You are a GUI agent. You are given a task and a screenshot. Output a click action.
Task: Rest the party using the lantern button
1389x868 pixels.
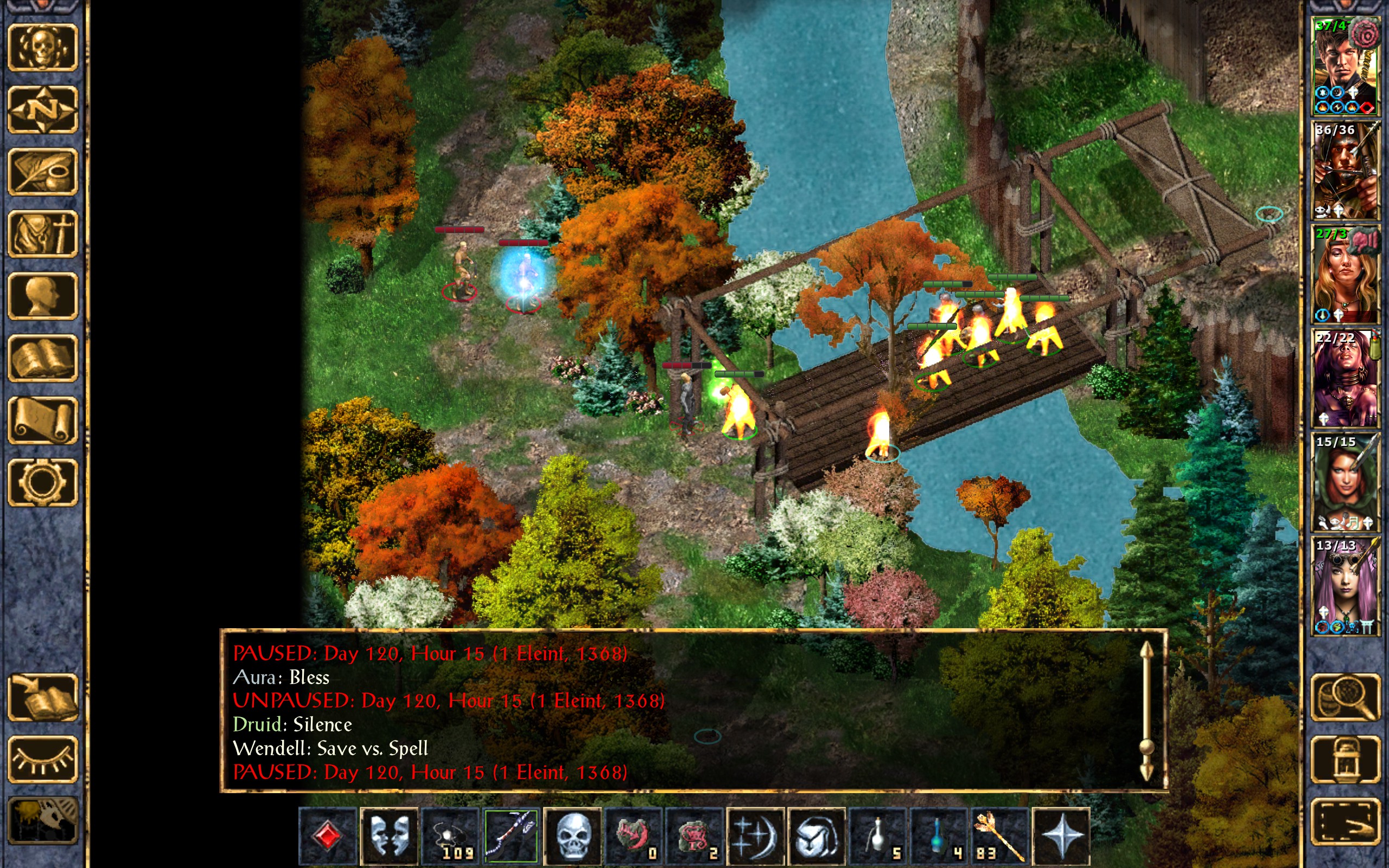pyautogui.click(x=1345, y=759)
